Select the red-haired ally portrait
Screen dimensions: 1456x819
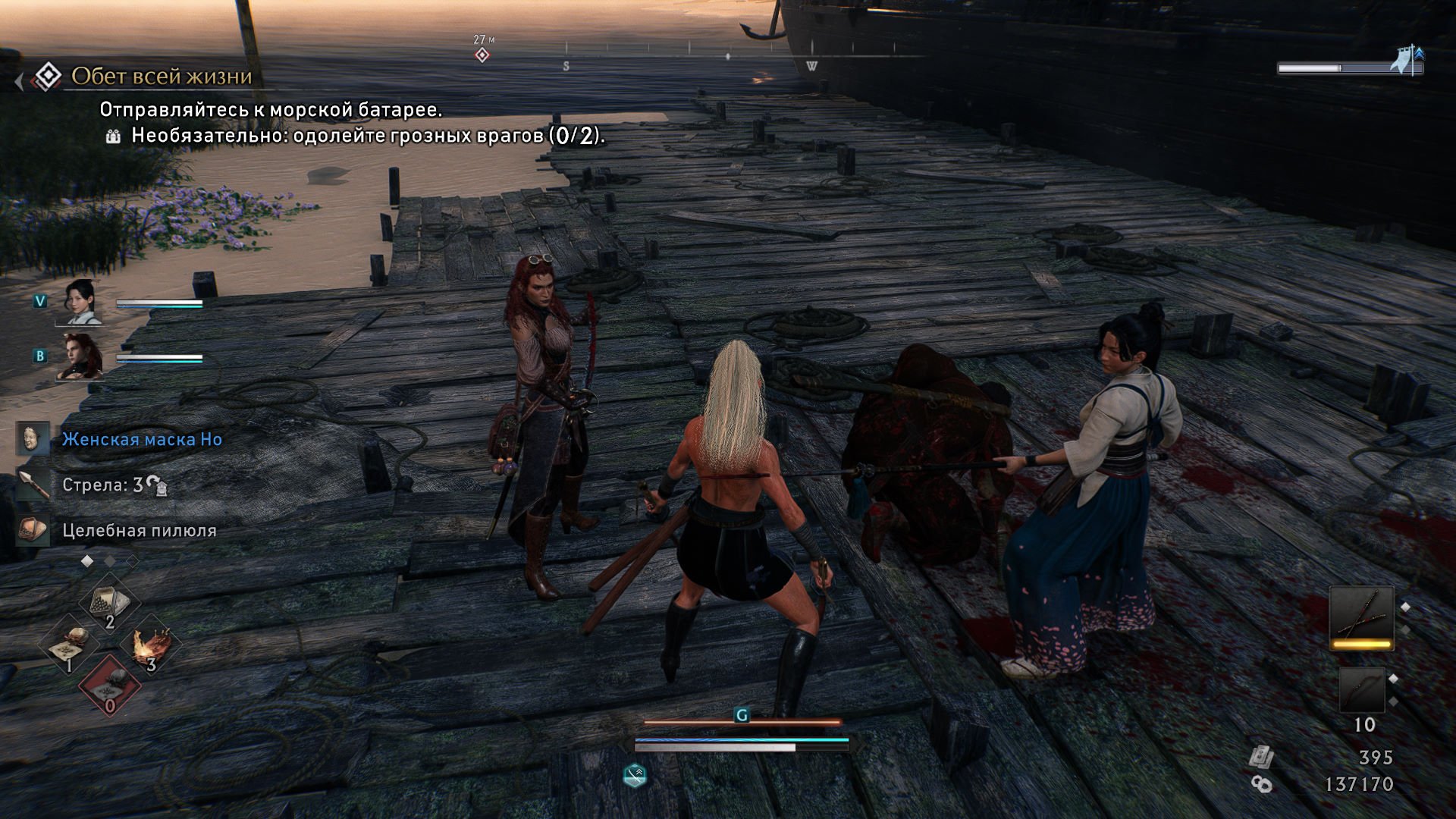82,356
